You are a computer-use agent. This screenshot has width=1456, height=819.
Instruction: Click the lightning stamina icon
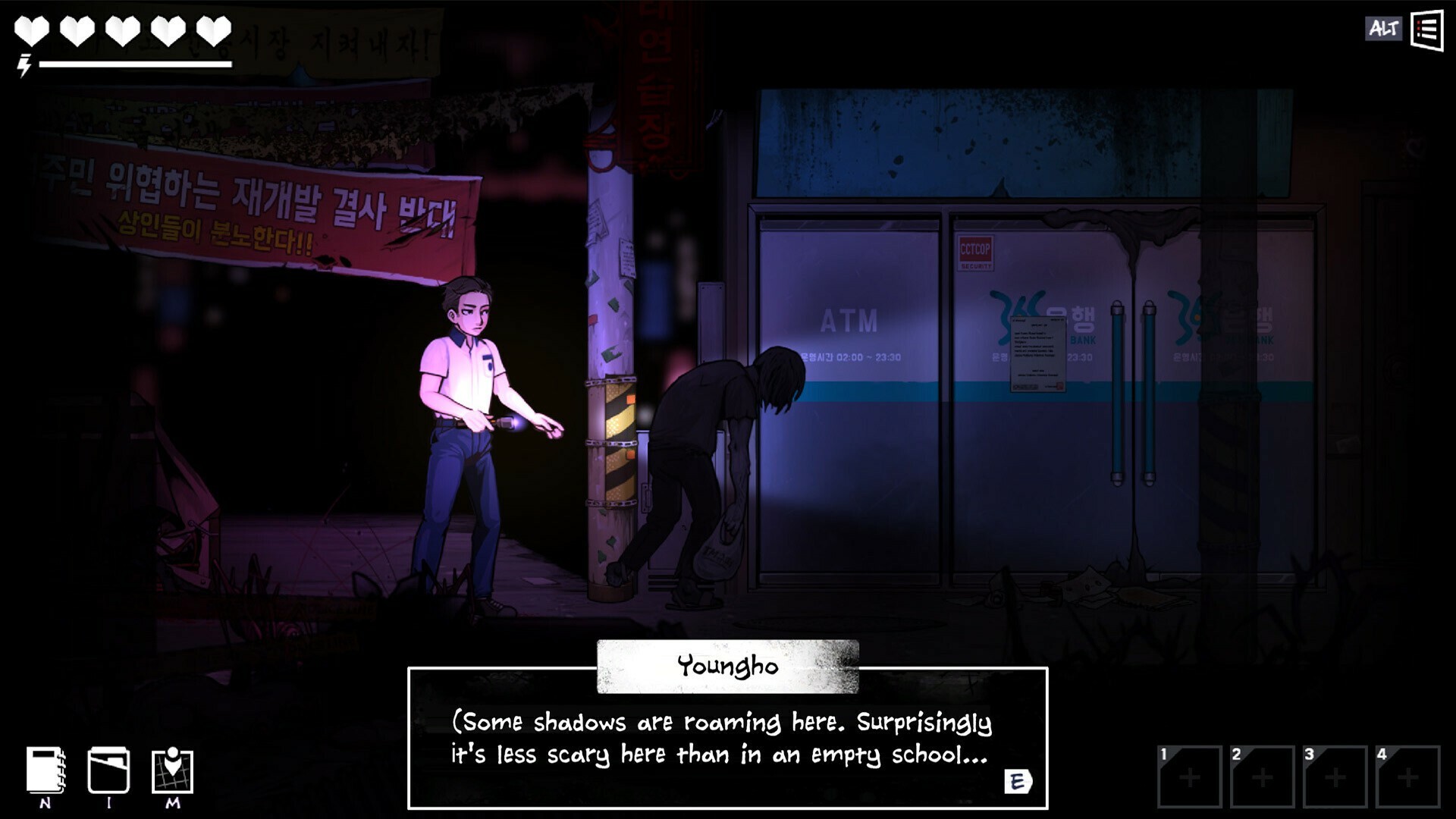[24, 67]
